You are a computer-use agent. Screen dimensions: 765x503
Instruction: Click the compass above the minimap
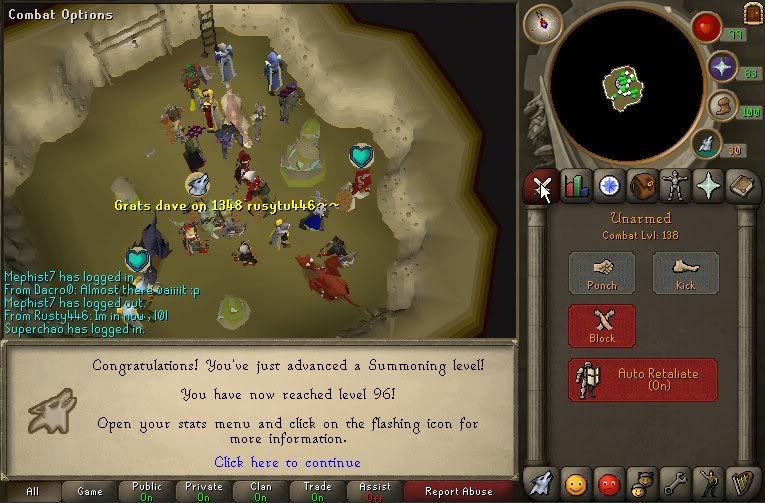(x=542, y=22)
